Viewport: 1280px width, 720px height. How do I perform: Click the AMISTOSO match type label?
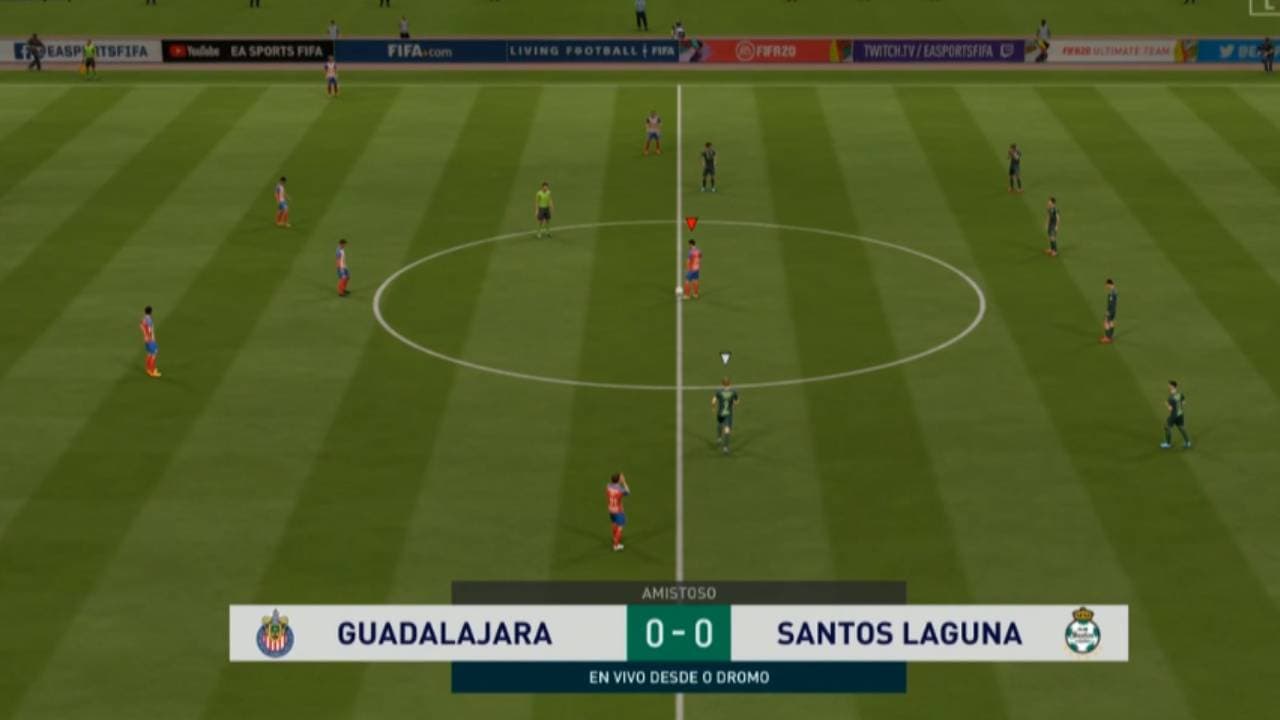click(678, 591)
